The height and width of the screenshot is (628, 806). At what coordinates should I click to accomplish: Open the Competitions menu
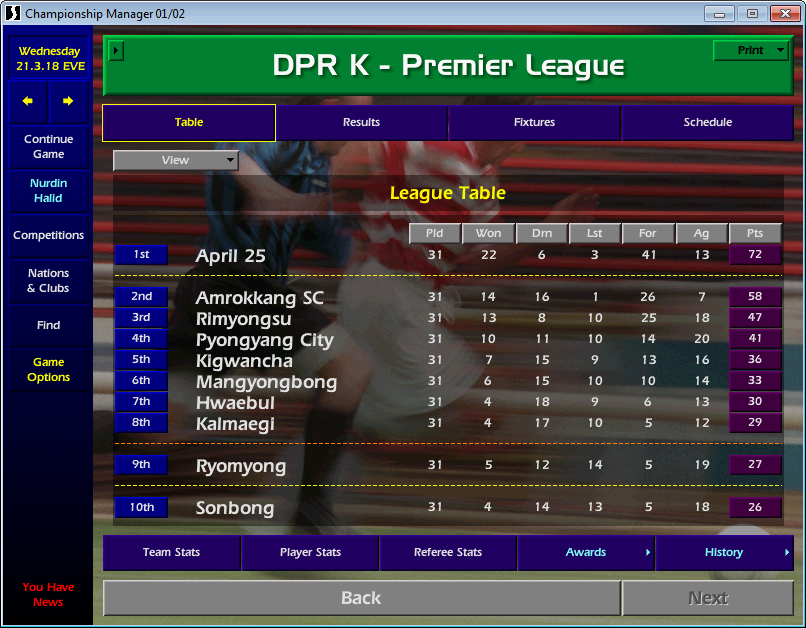[48, 236]
